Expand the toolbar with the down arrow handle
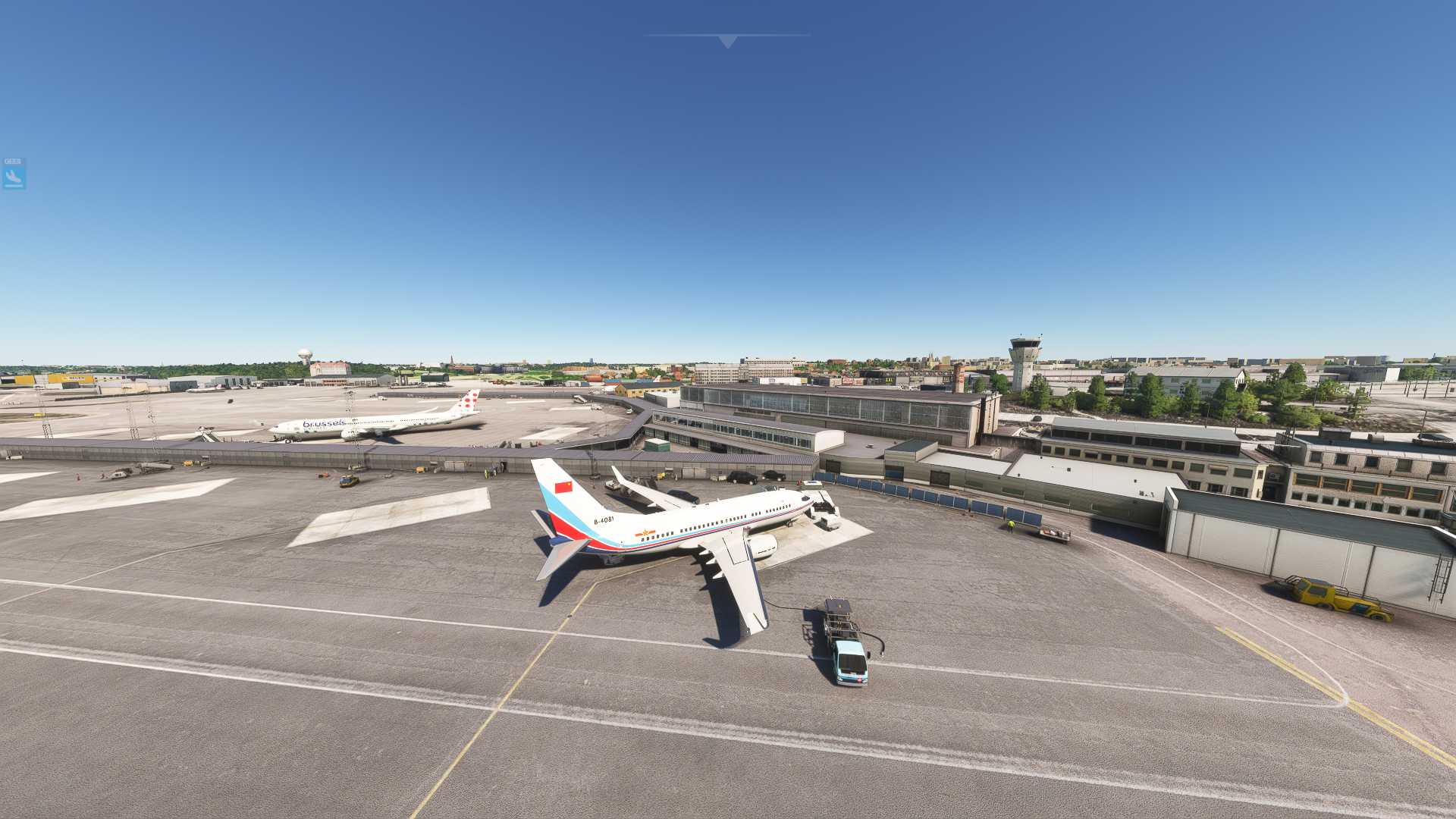This screenshot has height=819, width=1456. pos(727,41)
